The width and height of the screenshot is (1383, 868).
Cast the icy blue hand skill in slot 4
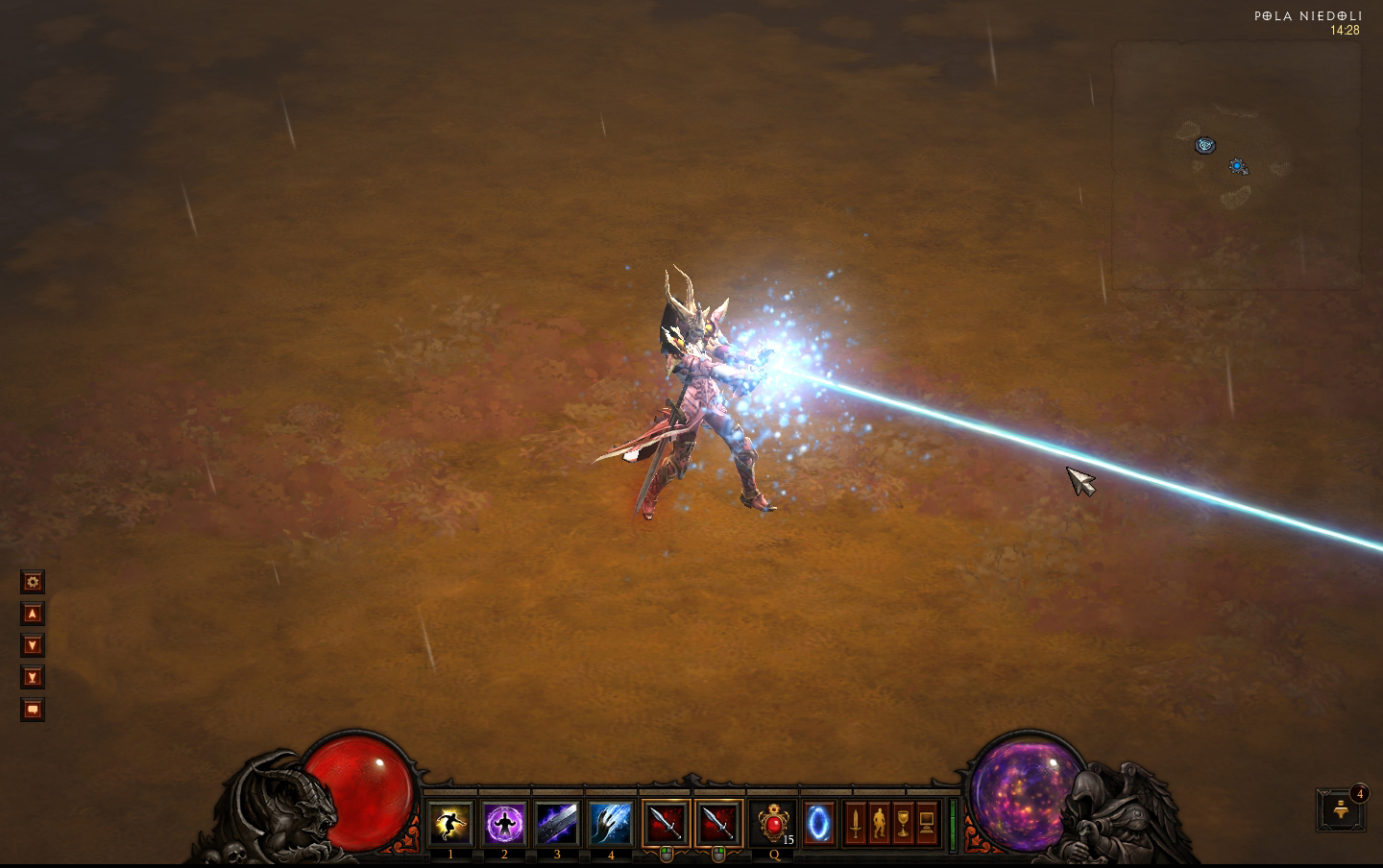tap(611, 823)
